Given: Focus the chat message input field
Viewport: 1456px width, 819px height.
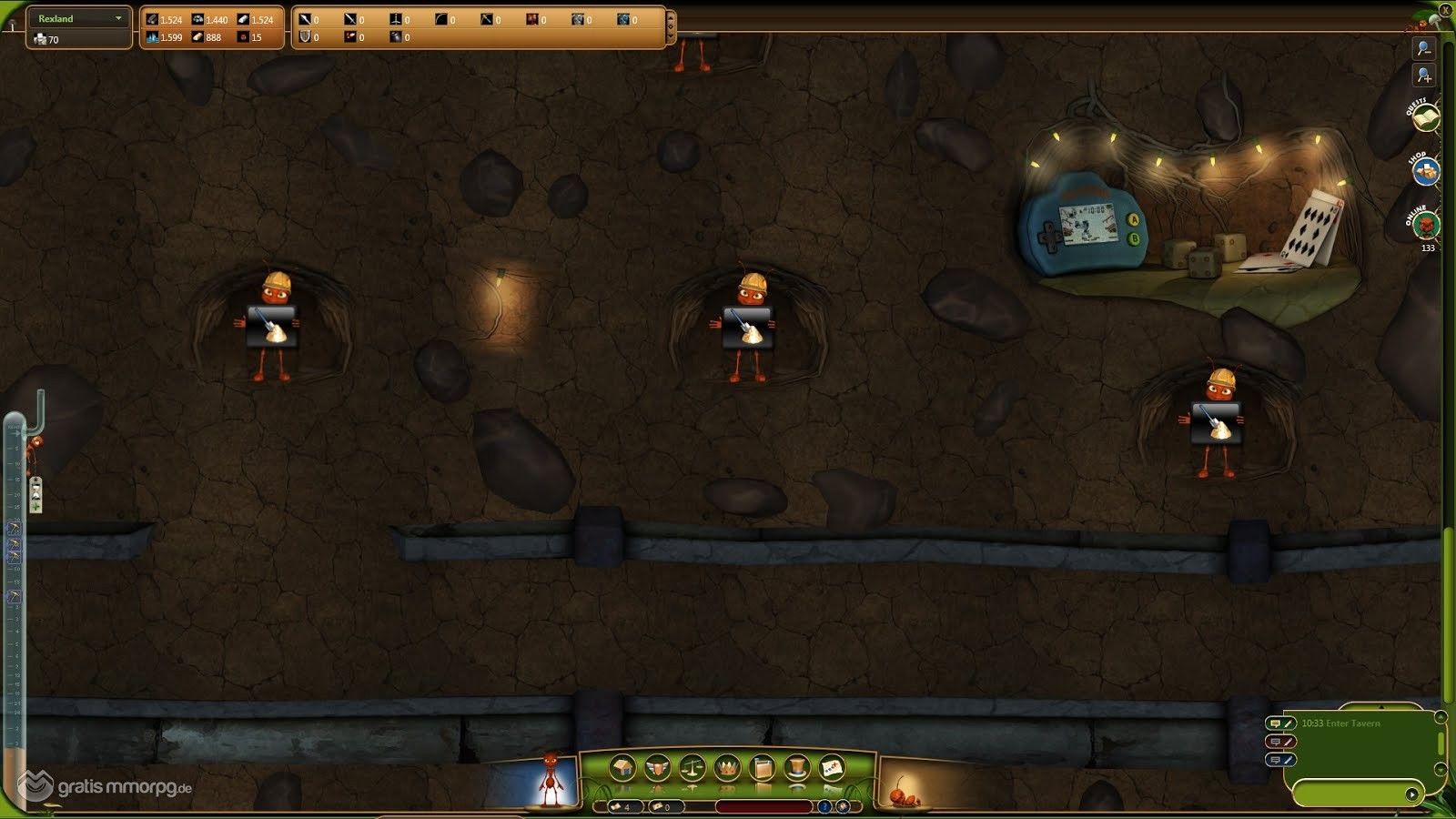Looking at the screenshot, I should point(1349,794).
